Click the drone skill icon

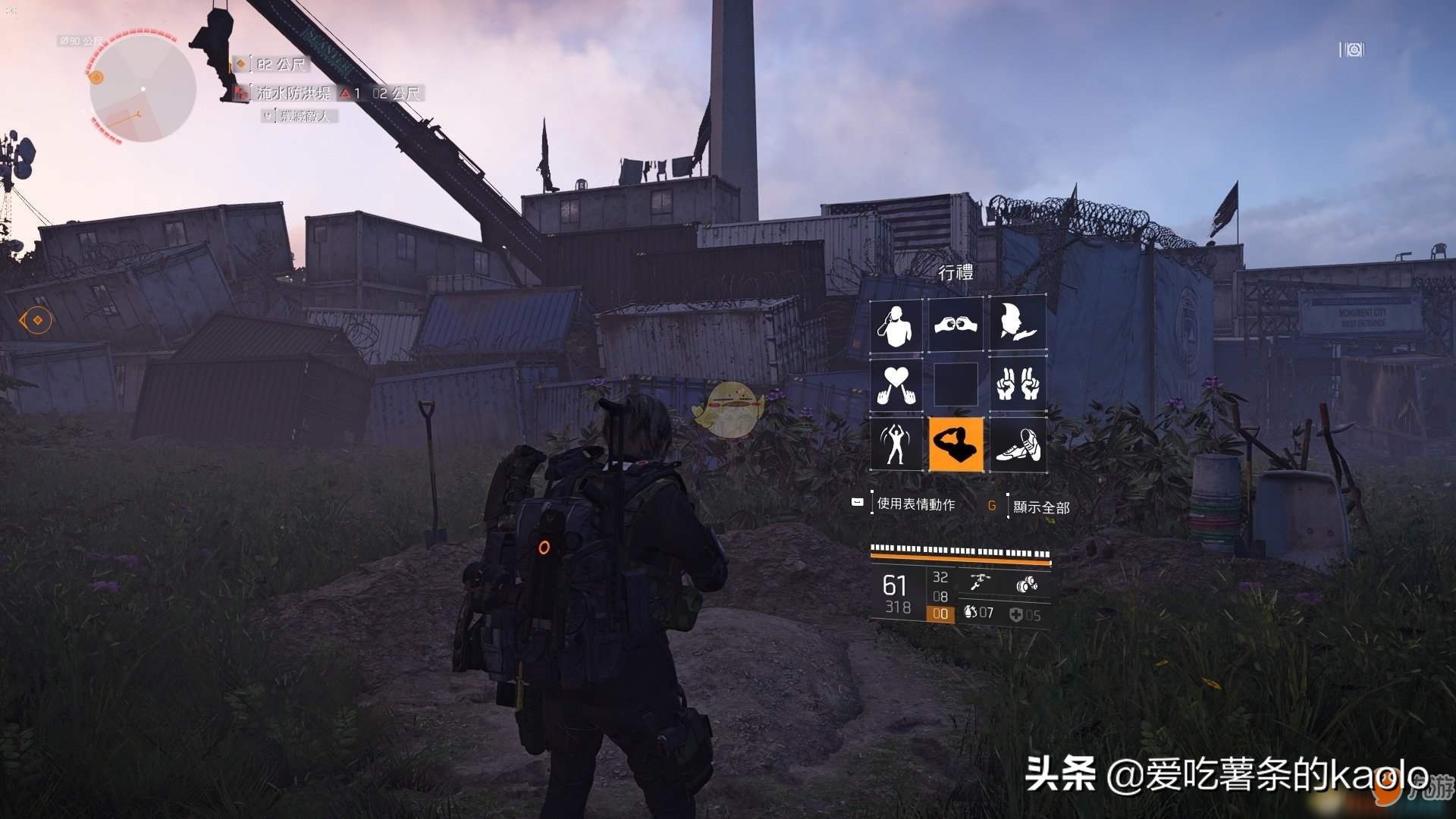[x=979, y=583]
